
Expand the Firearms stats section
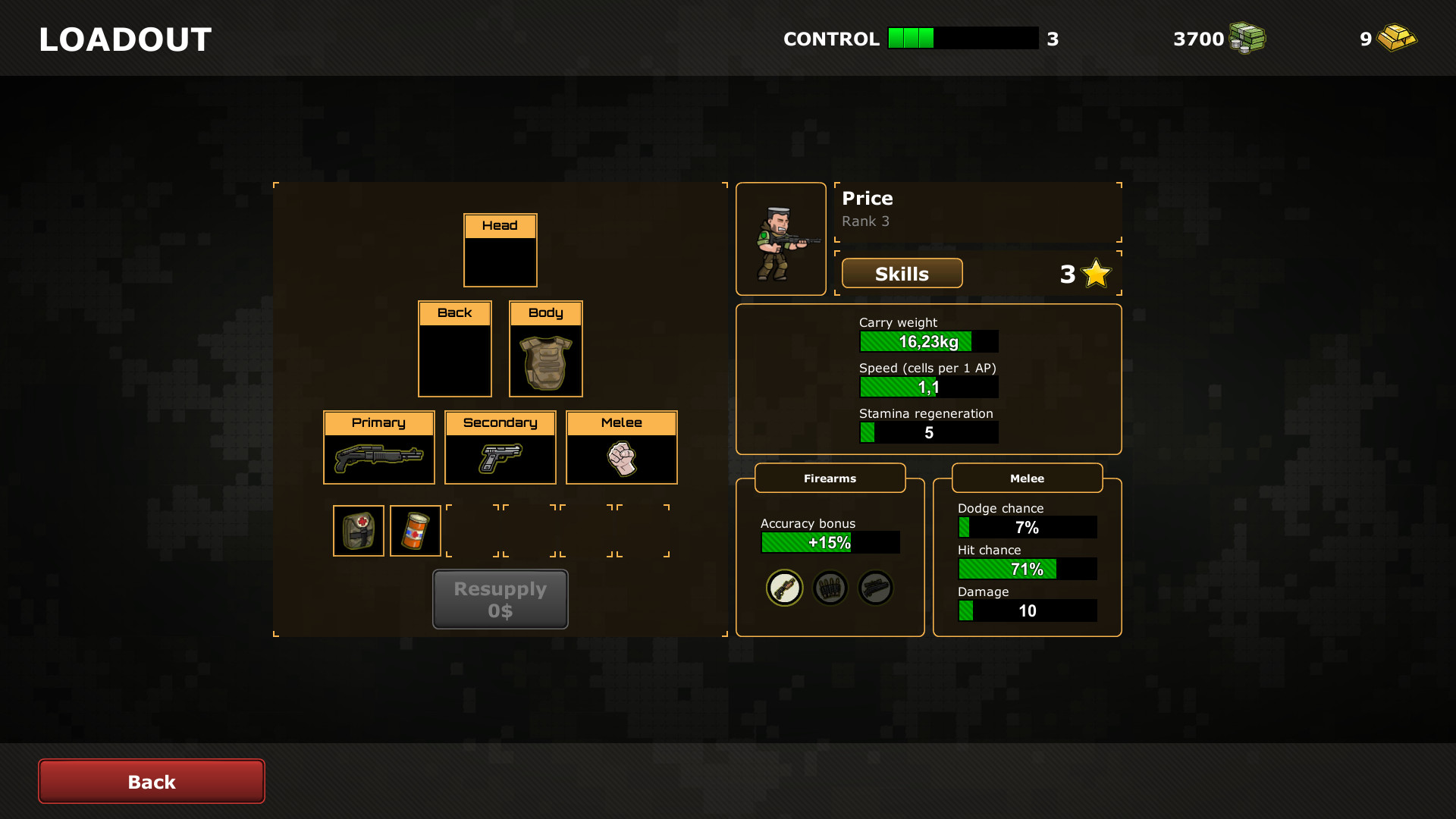[830, 478]
